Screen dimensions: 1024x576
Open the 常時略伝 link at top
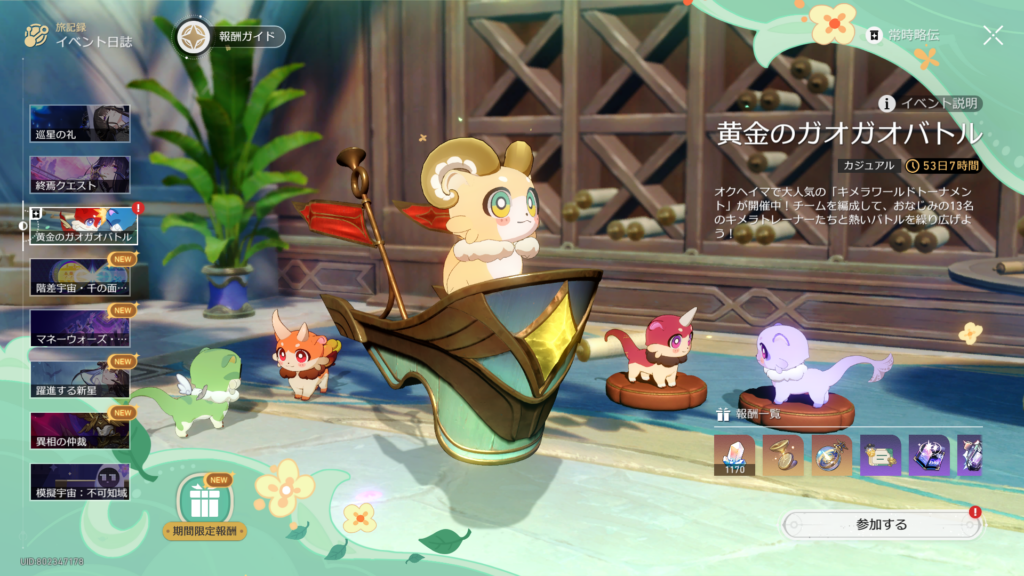click(x=904, y=35)
